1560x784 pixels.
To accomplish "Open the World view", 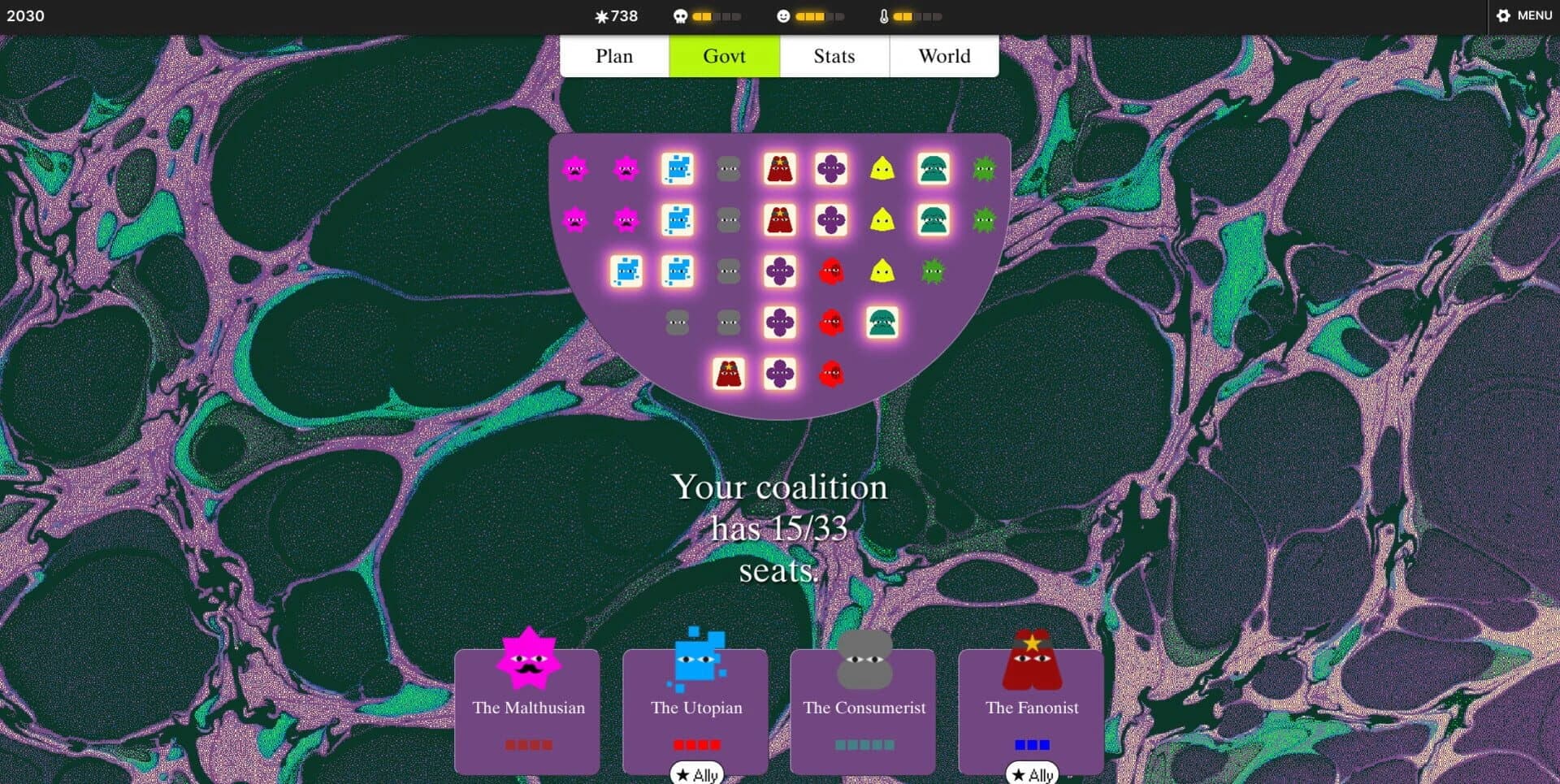I will click(x=944, y=55).
